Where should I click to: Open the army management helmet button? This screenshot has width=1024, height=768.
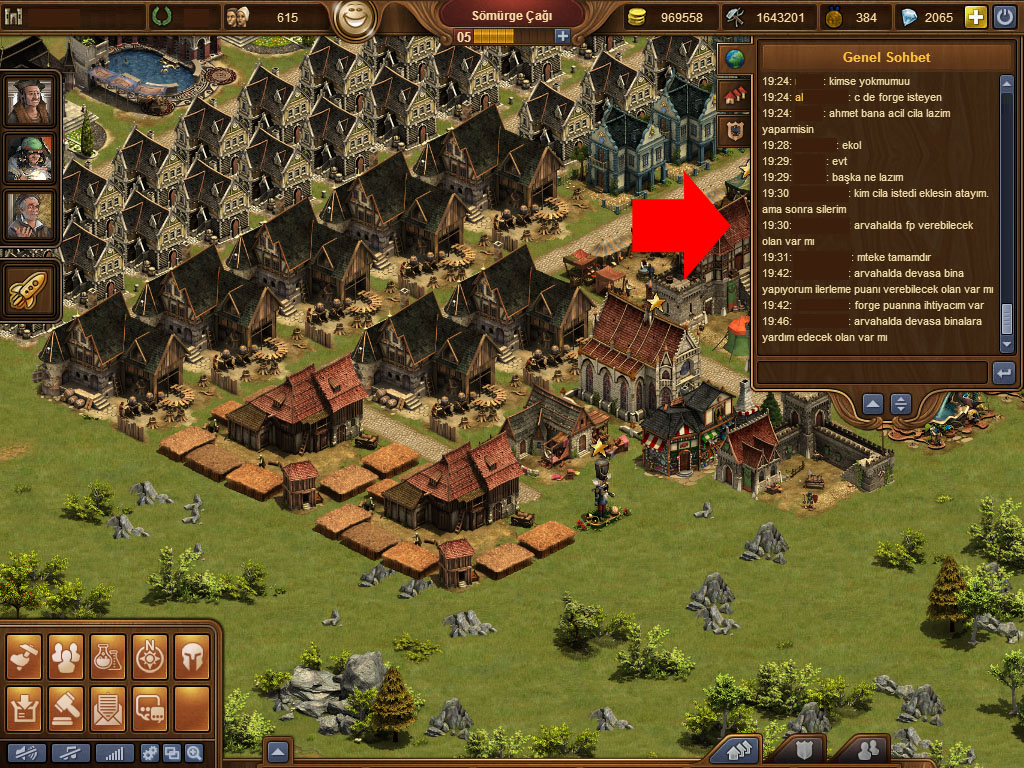pos(191,656)
